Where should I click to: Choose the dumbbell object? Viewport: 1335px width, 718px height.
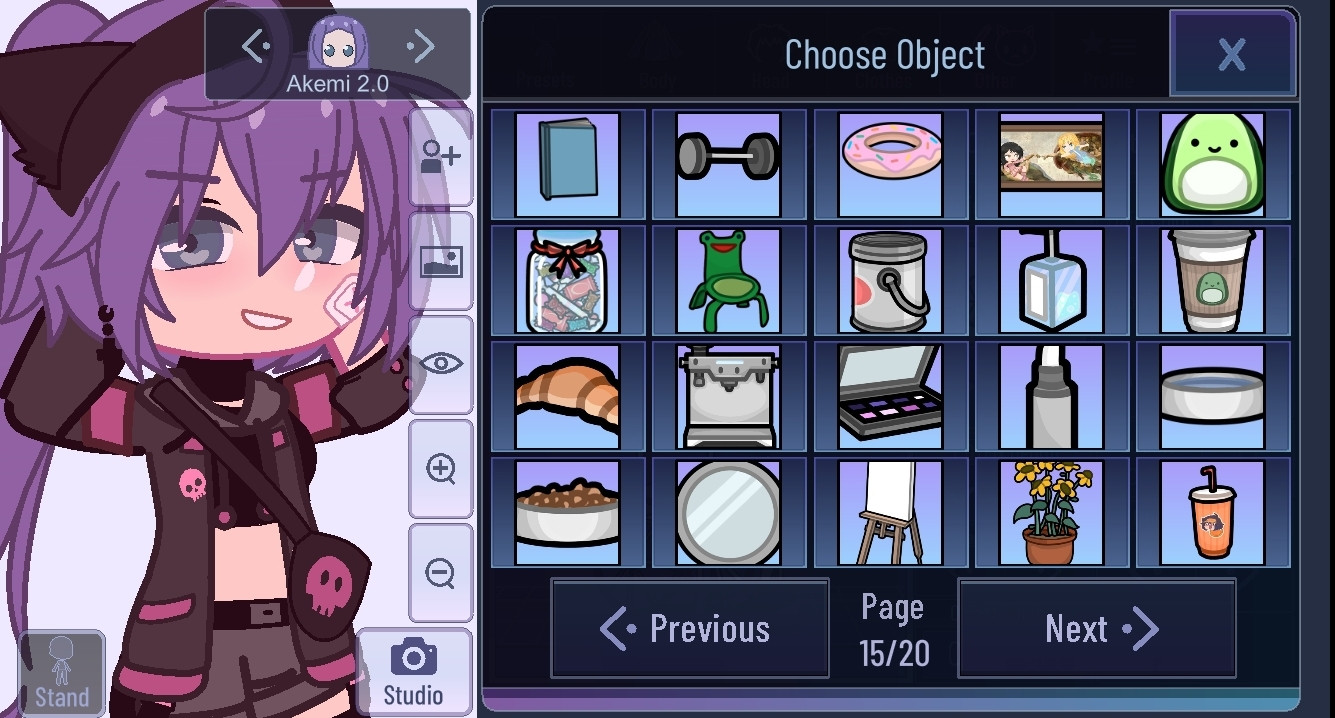[728, 165]
